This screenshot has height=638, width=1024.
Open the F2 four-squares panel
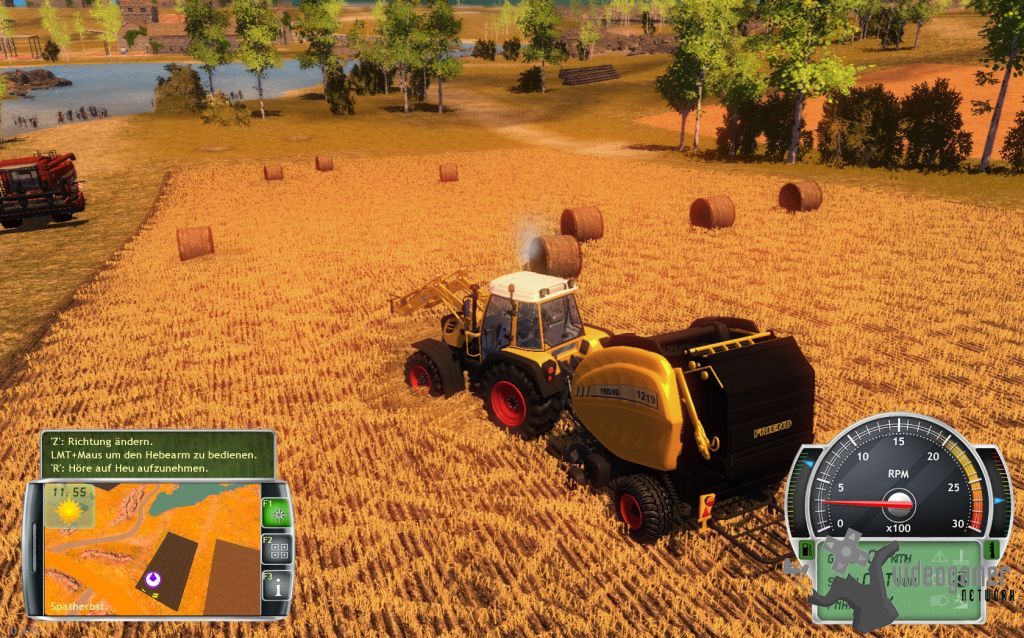pos(276,549)
